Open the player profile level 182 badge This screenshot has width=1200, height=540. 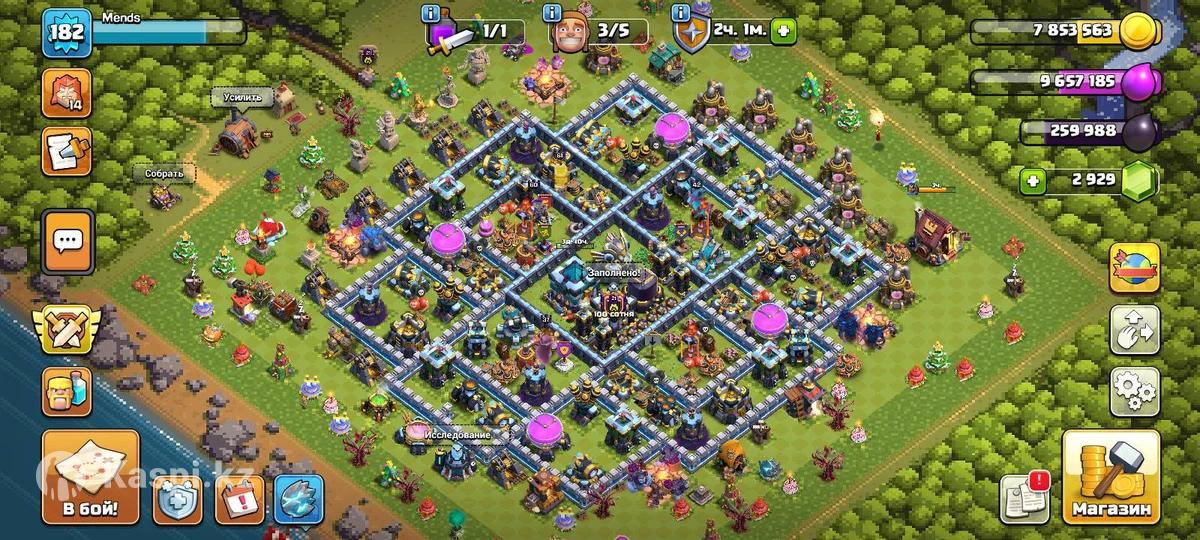pos(67,34)
